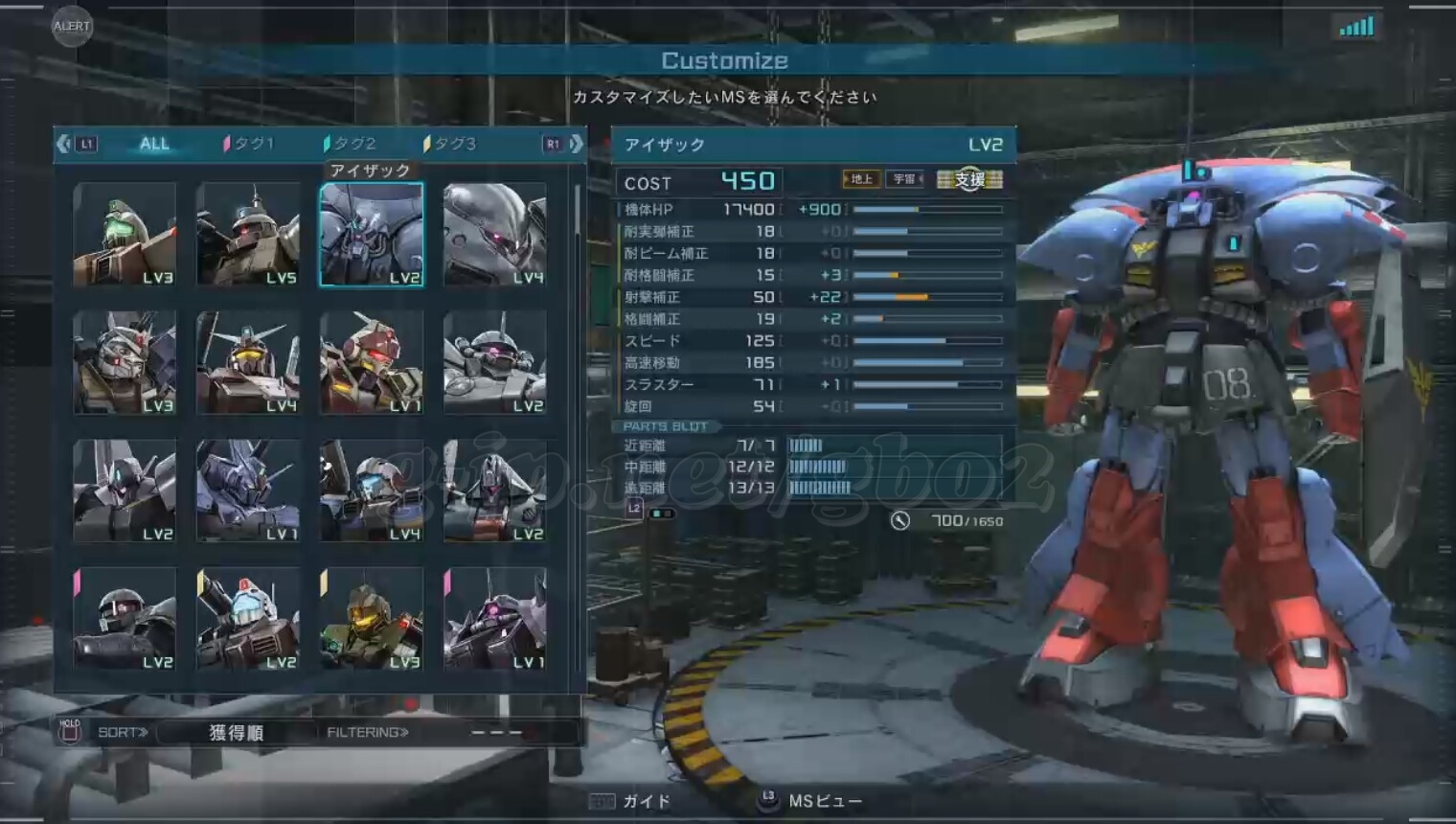Choose the LV5 mobile suit thumbnail
Image resolution: width=1456 pixels, height=824 pixels.
pyautogui.click(x=248, y=235)
